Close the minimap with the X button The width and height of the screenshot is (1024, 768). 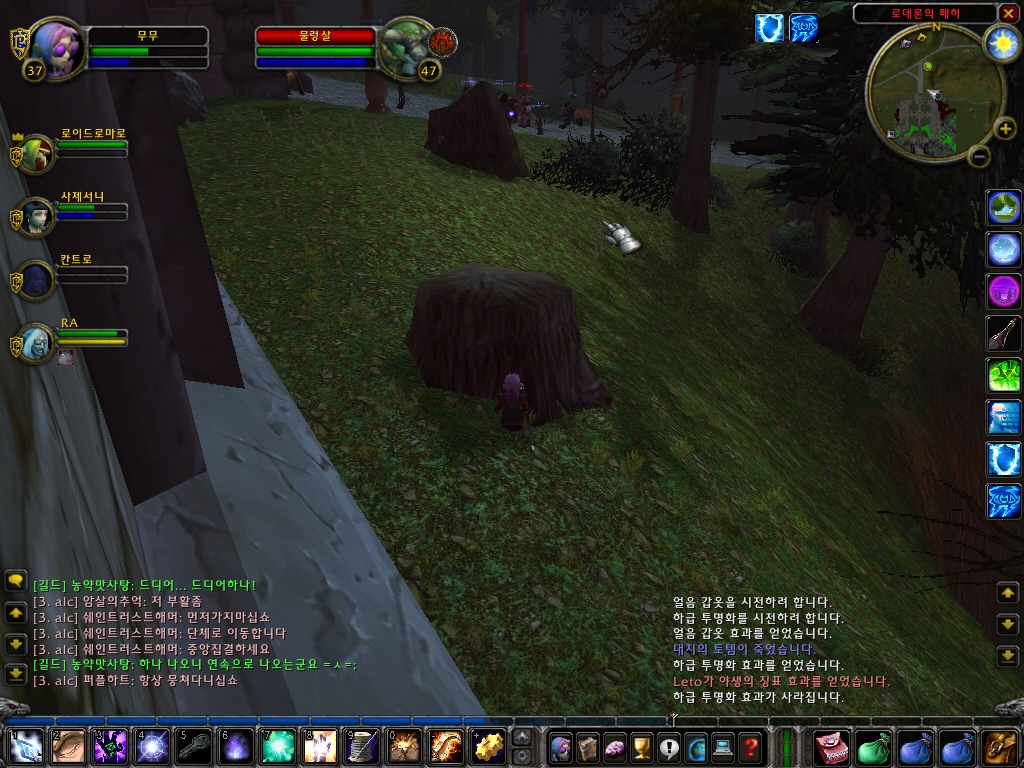click(1008, 13)
